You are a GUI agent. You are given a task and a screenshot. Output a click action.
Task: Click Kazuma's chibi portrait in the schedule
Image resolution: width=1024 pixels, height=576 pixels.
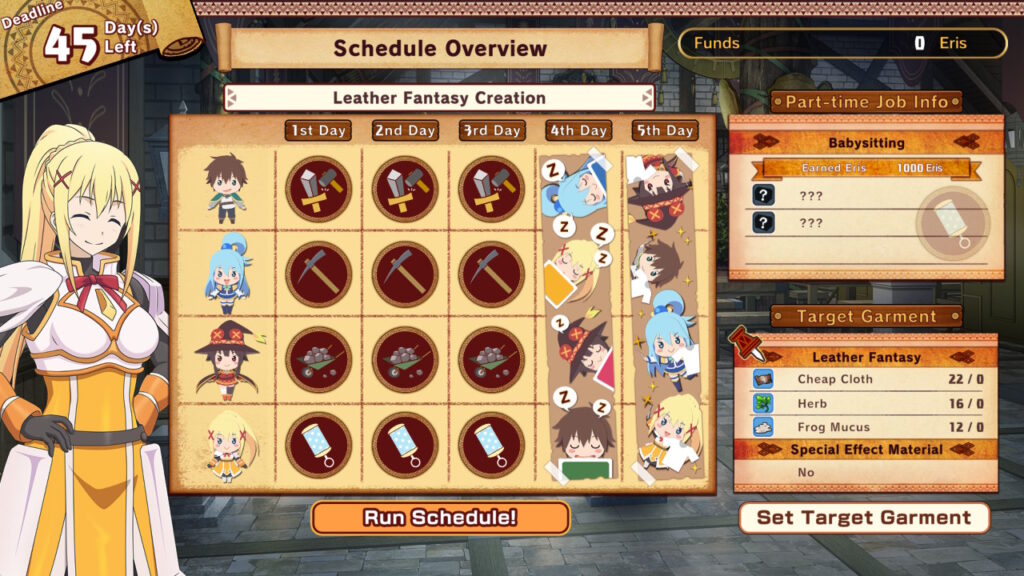pos(225,188)
